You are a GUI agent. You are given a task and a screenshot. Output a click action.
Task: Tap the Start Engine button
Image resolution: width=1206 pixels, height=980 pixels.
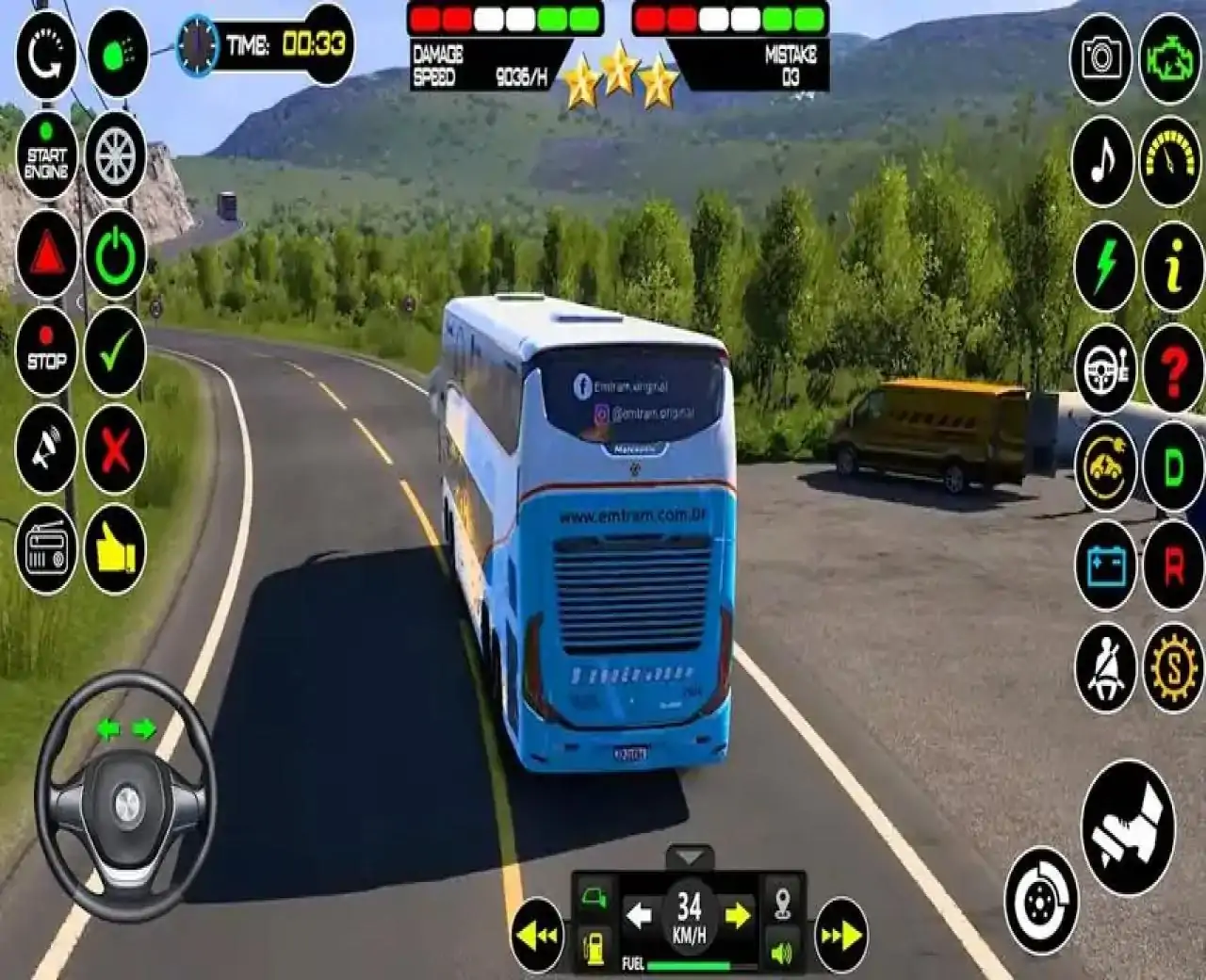pyautogui.click(x=46, y=155)
